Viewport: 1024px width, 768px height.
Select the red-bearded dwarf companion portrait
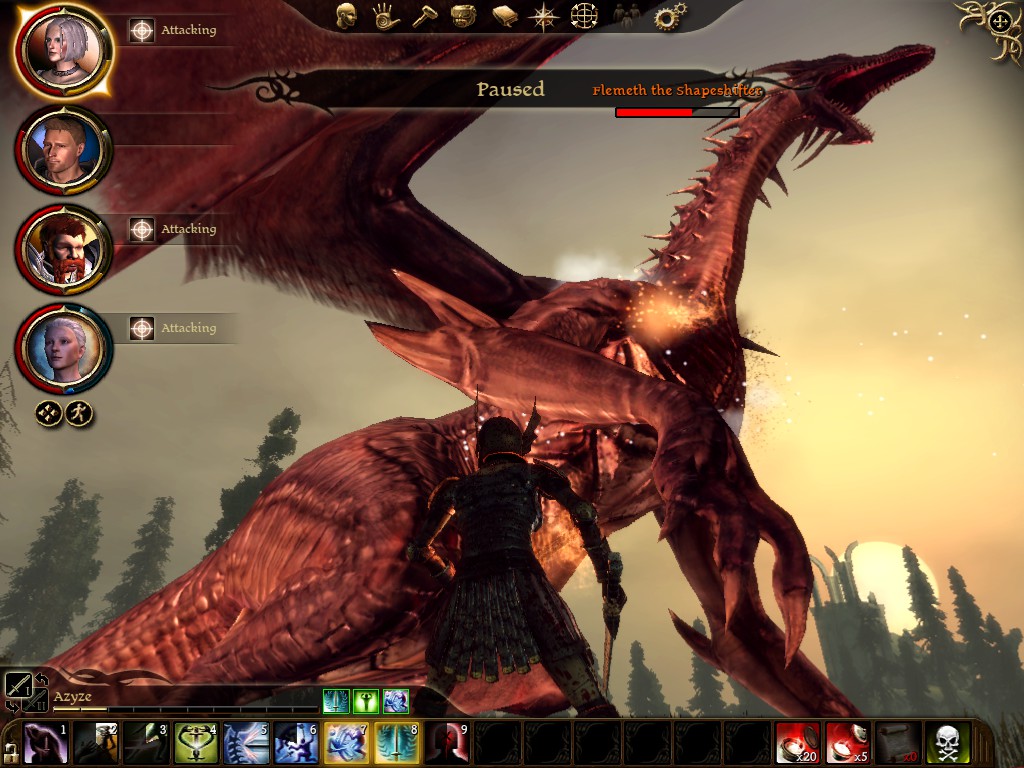pos(63,250)
